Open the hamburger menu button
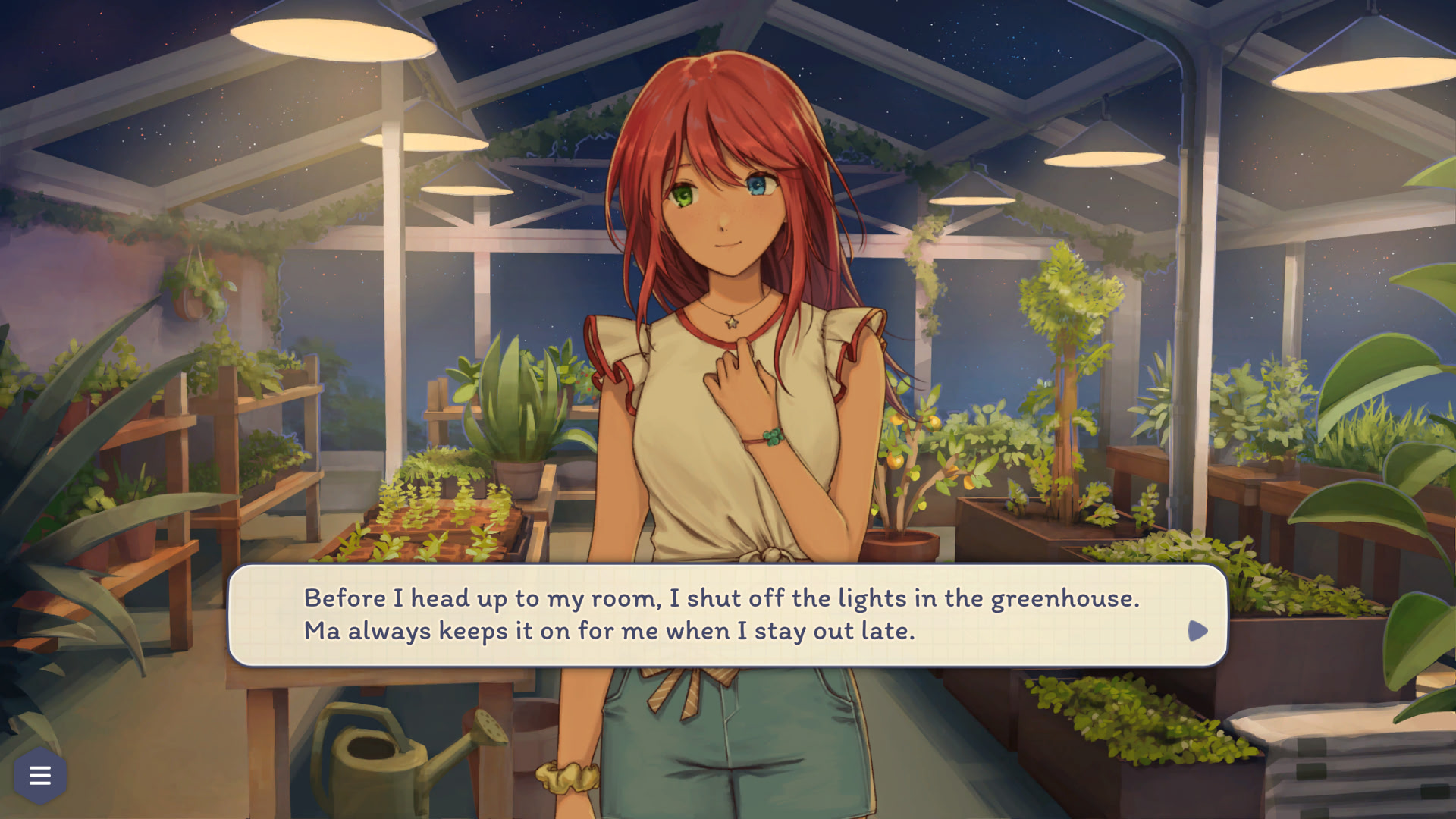 (40, 775)
